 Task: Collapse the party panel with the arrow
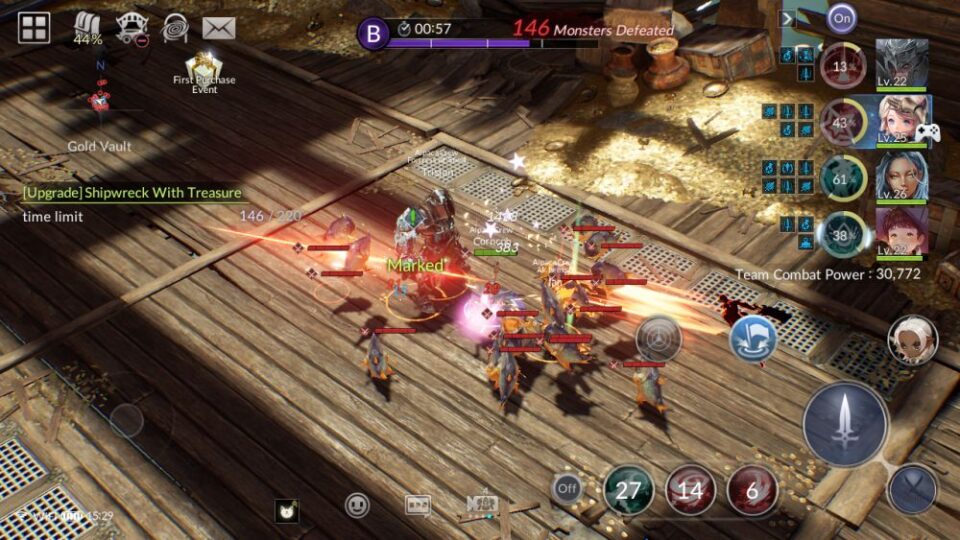pos(788,18)
